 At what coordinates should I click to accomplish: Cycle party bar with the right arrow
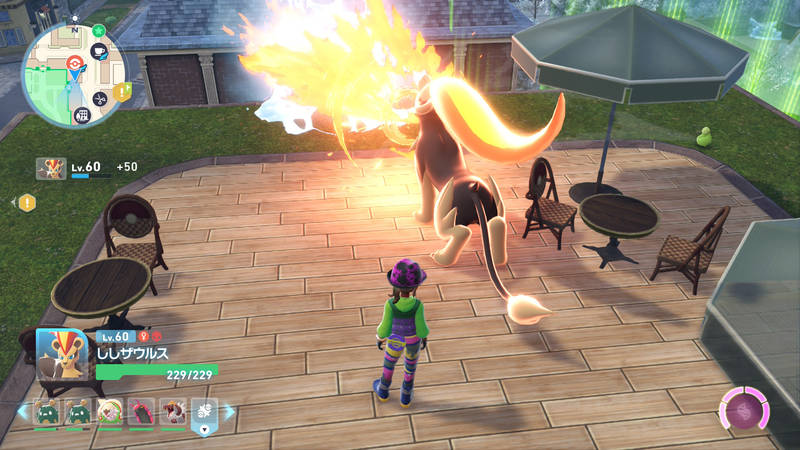pos(229,411)
